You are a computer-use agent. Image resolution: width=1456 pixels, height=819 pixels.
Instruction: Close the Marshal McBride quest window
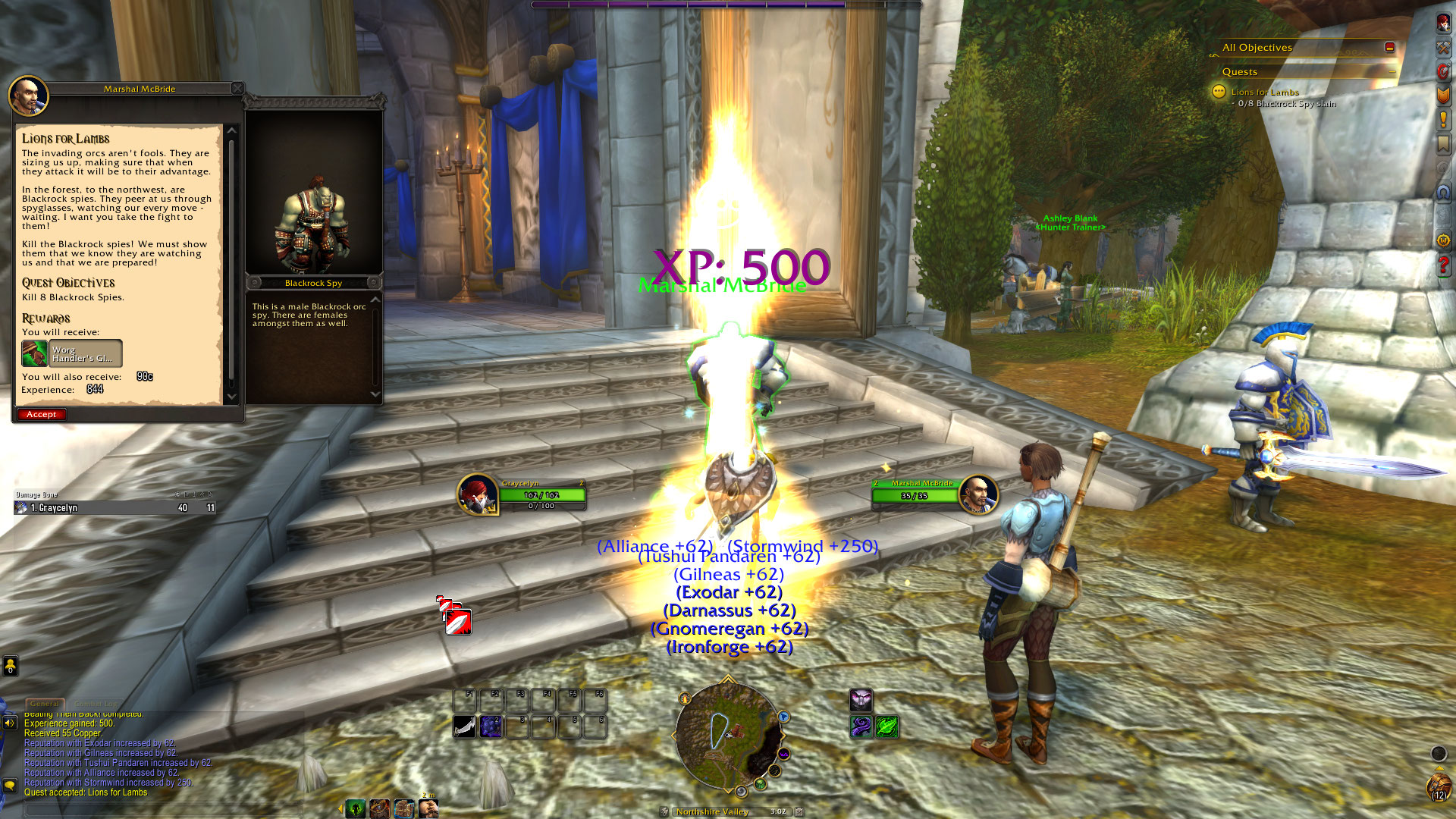pos(237,88)
